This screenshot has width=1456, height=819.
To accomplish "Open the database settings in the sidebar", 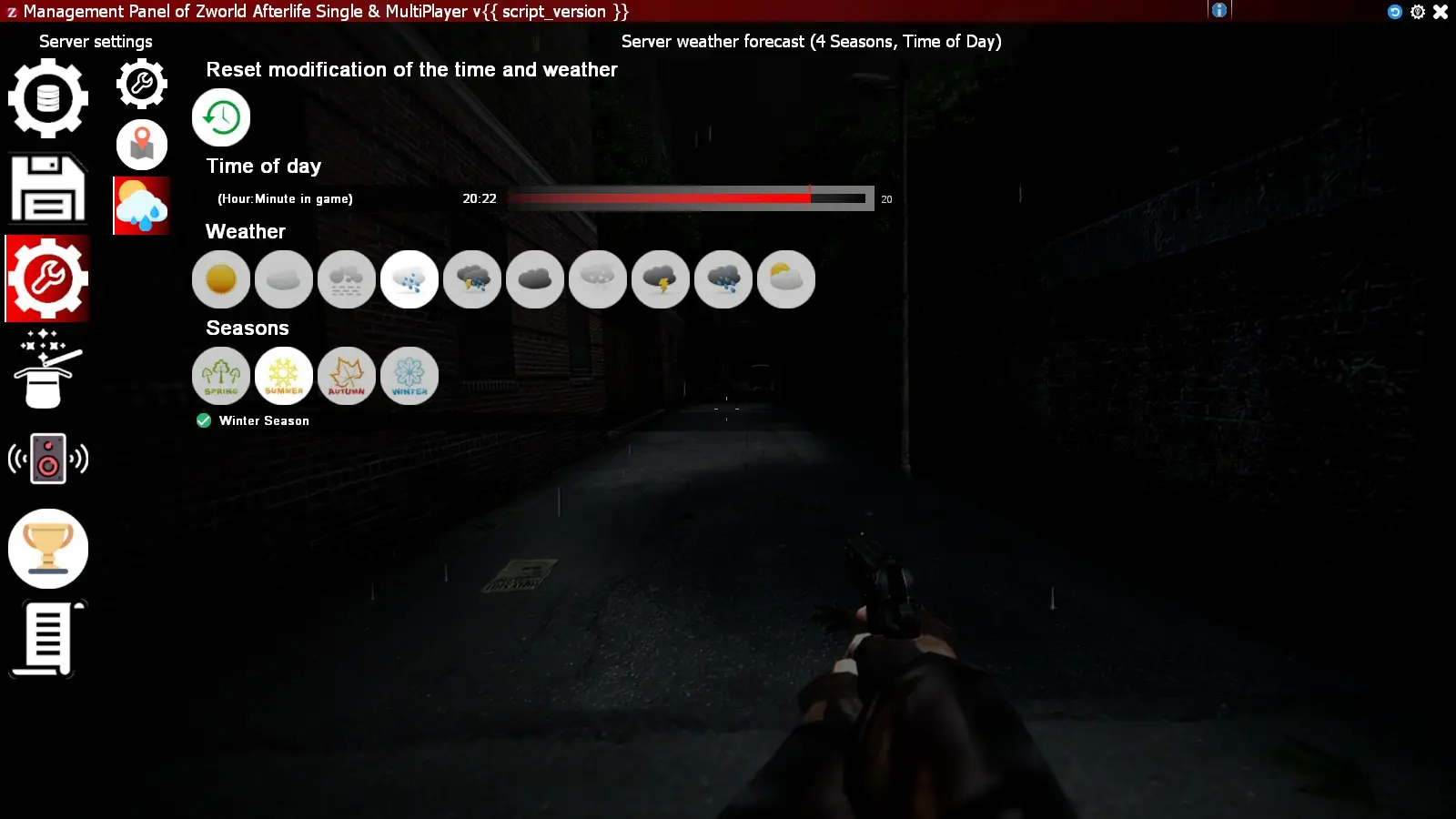I will tap(48, 99).
